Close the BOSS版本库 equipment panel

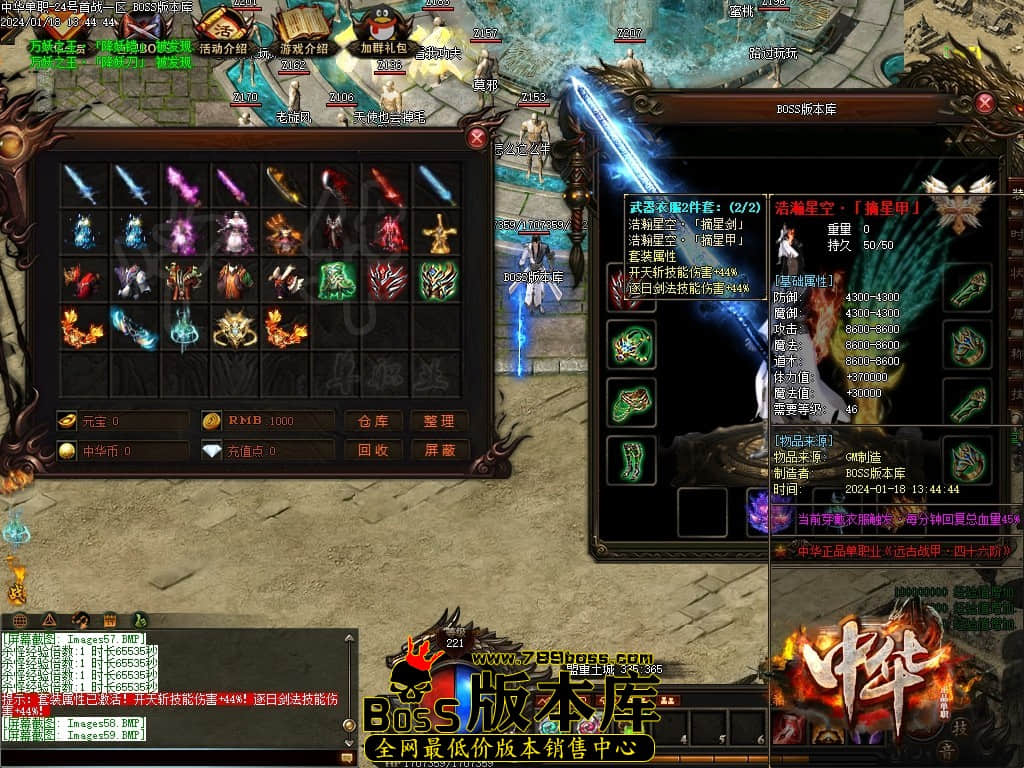(985, 103)
